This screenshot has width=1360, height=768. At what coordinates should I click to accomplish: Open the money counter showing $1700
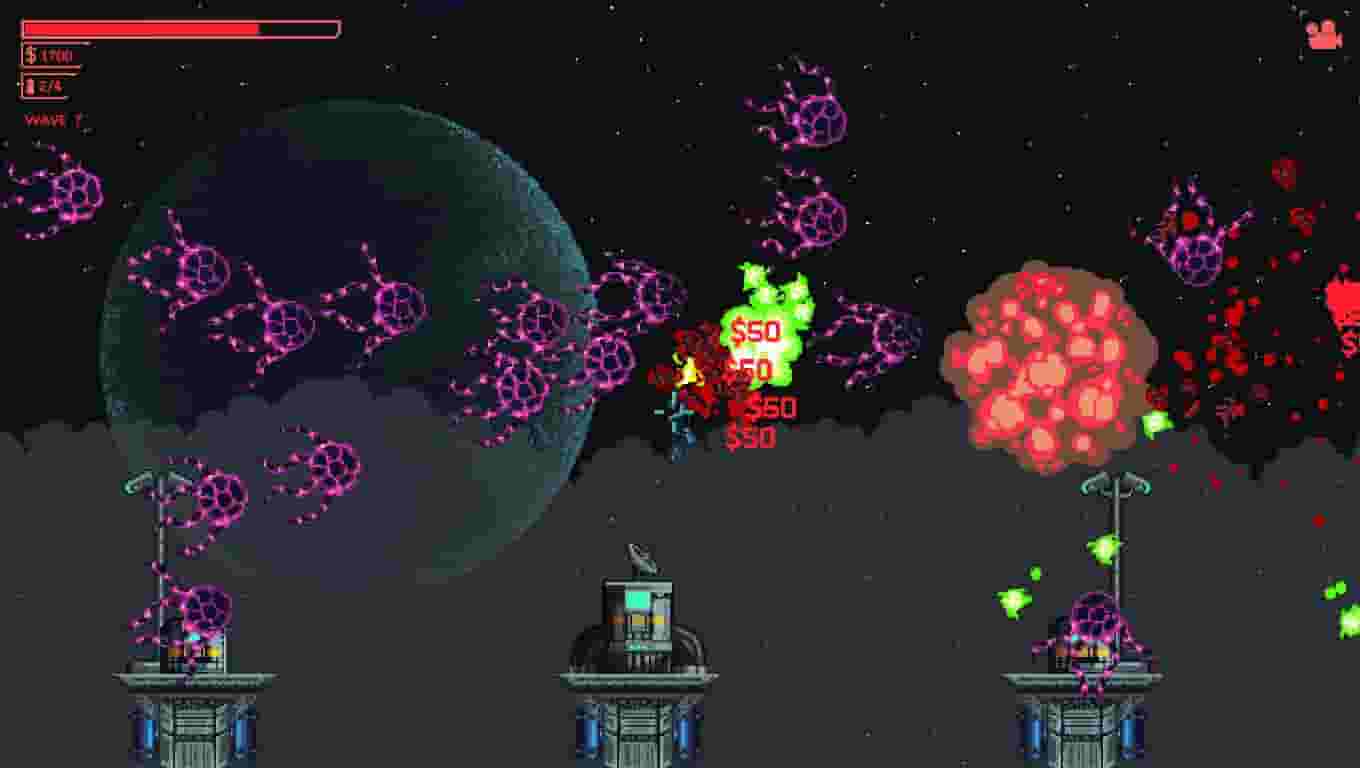(48, 56)
